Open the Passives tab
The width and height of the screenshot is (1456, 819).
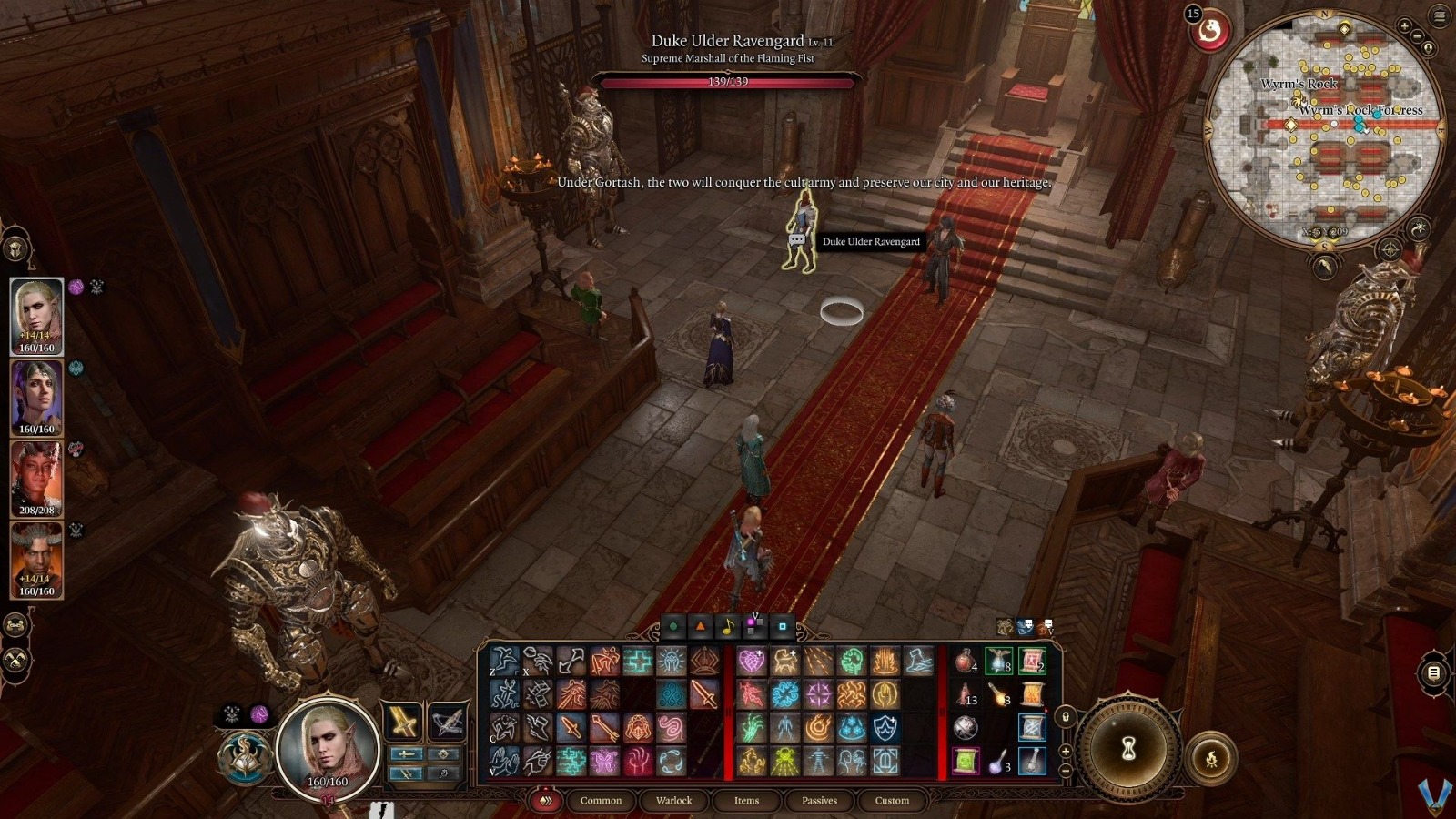pos(819,801)
